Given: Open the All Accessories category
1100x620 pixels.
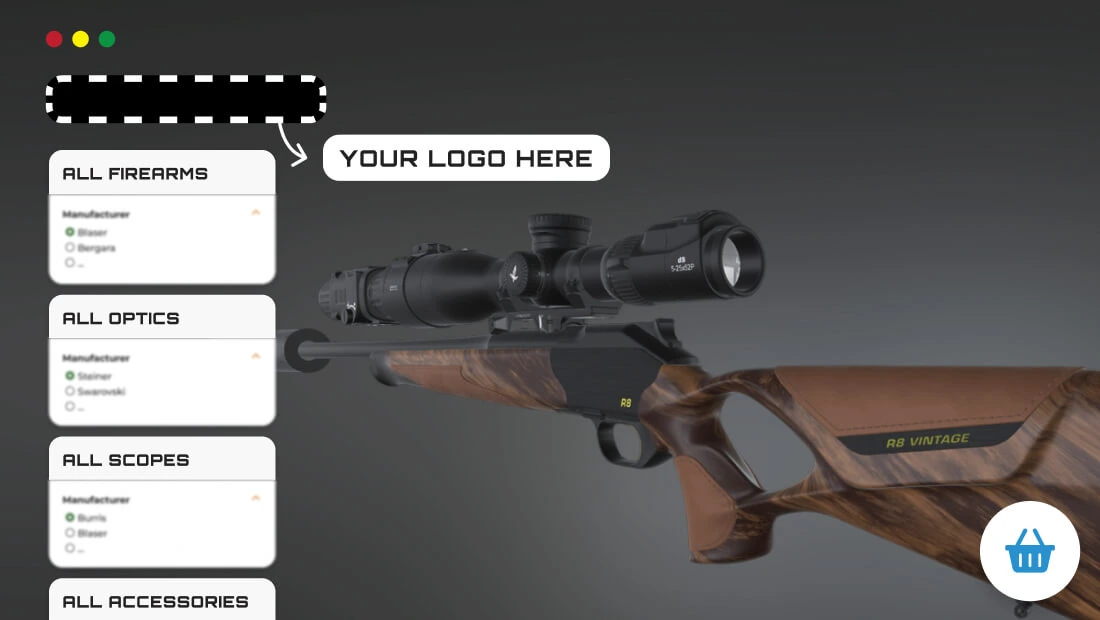Looking at the screenshot, I should click(155, 602).
